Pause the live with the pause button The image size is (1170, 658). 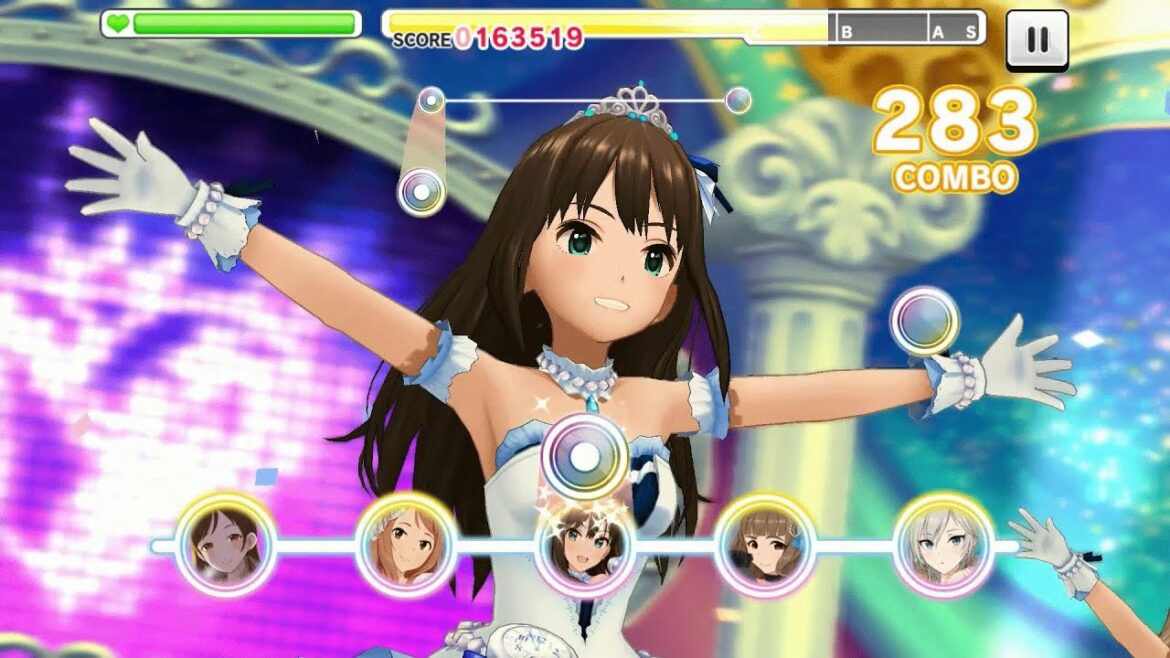click(1037, 40)
